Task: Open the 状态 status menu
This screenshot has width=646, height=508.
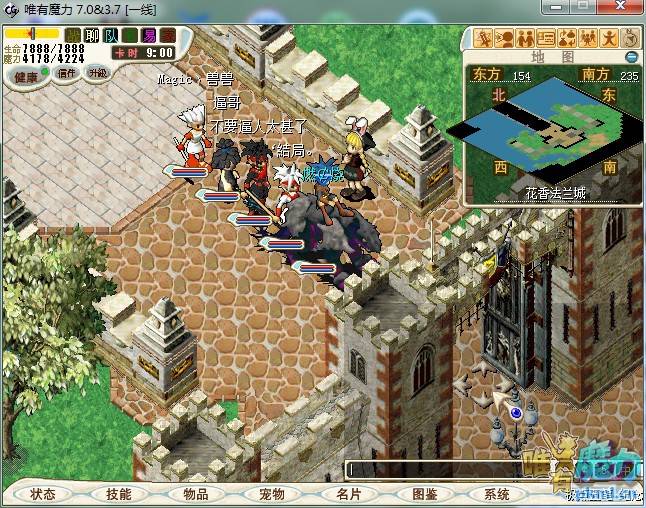Action: (43, 494)
